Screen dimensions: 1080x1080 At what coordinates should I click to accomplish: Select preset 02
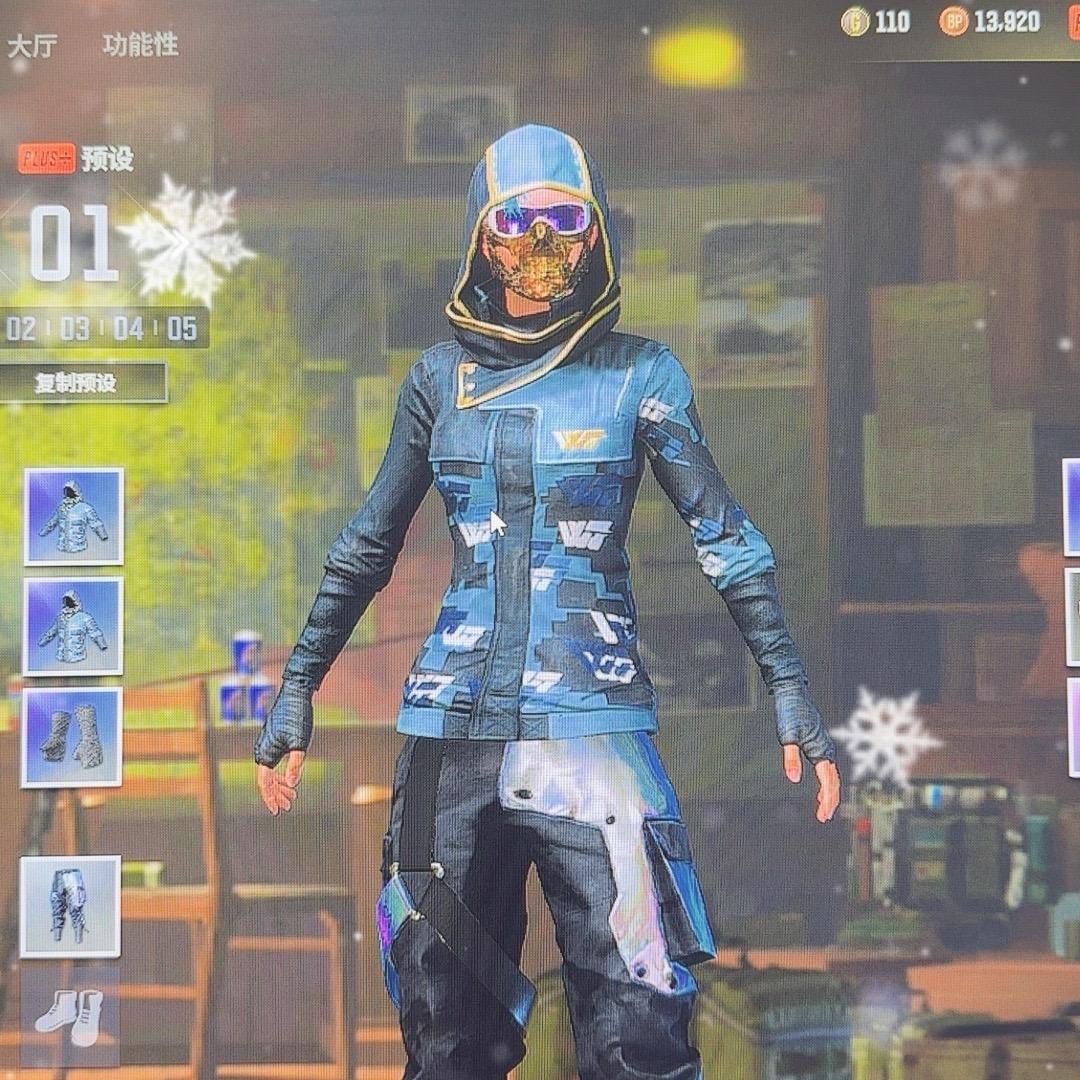[x=21, y=328]
